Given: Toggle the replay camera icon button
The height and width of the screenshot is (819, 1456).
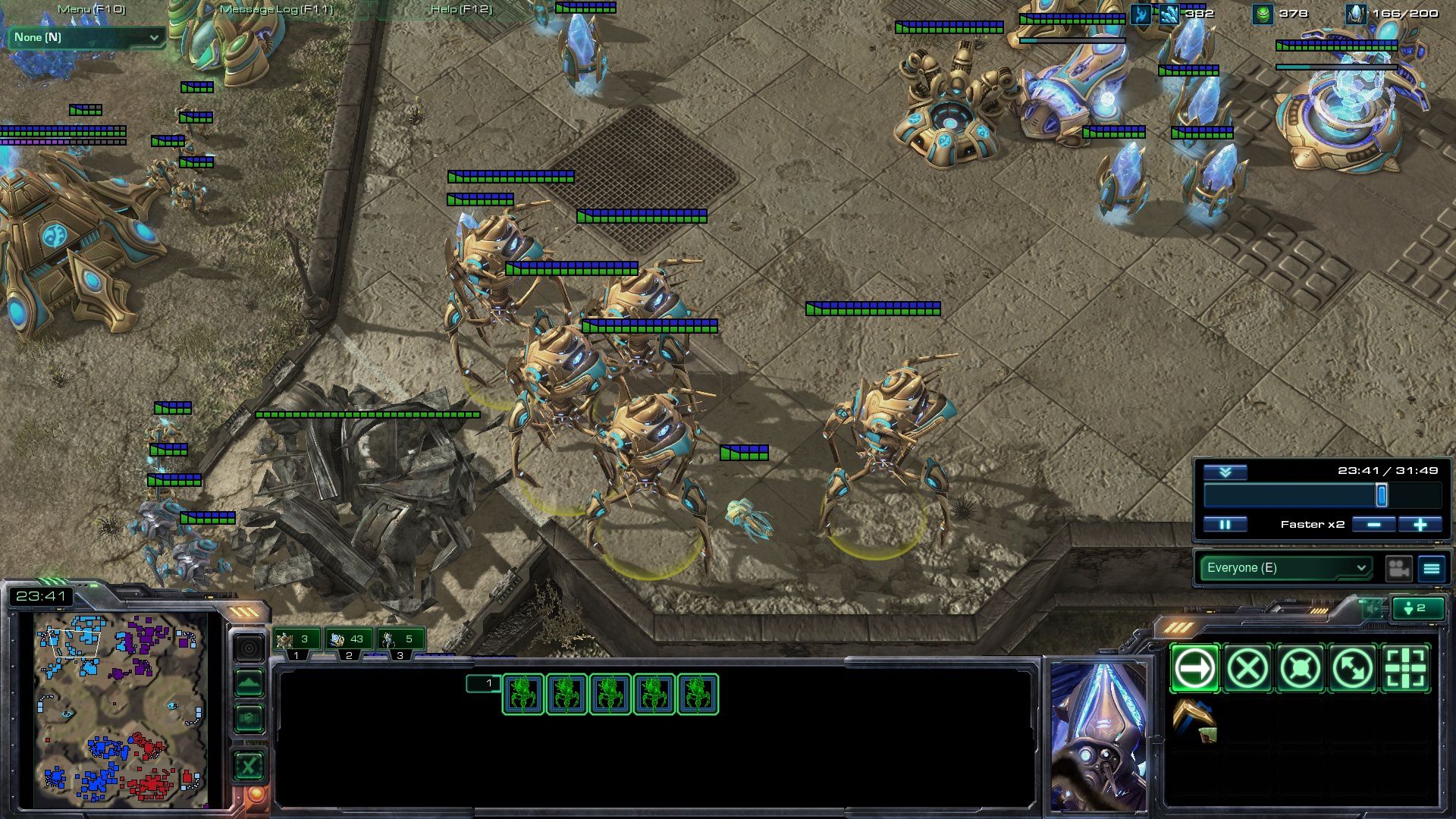Looking at the screenshot, I should pos(1398,568).
